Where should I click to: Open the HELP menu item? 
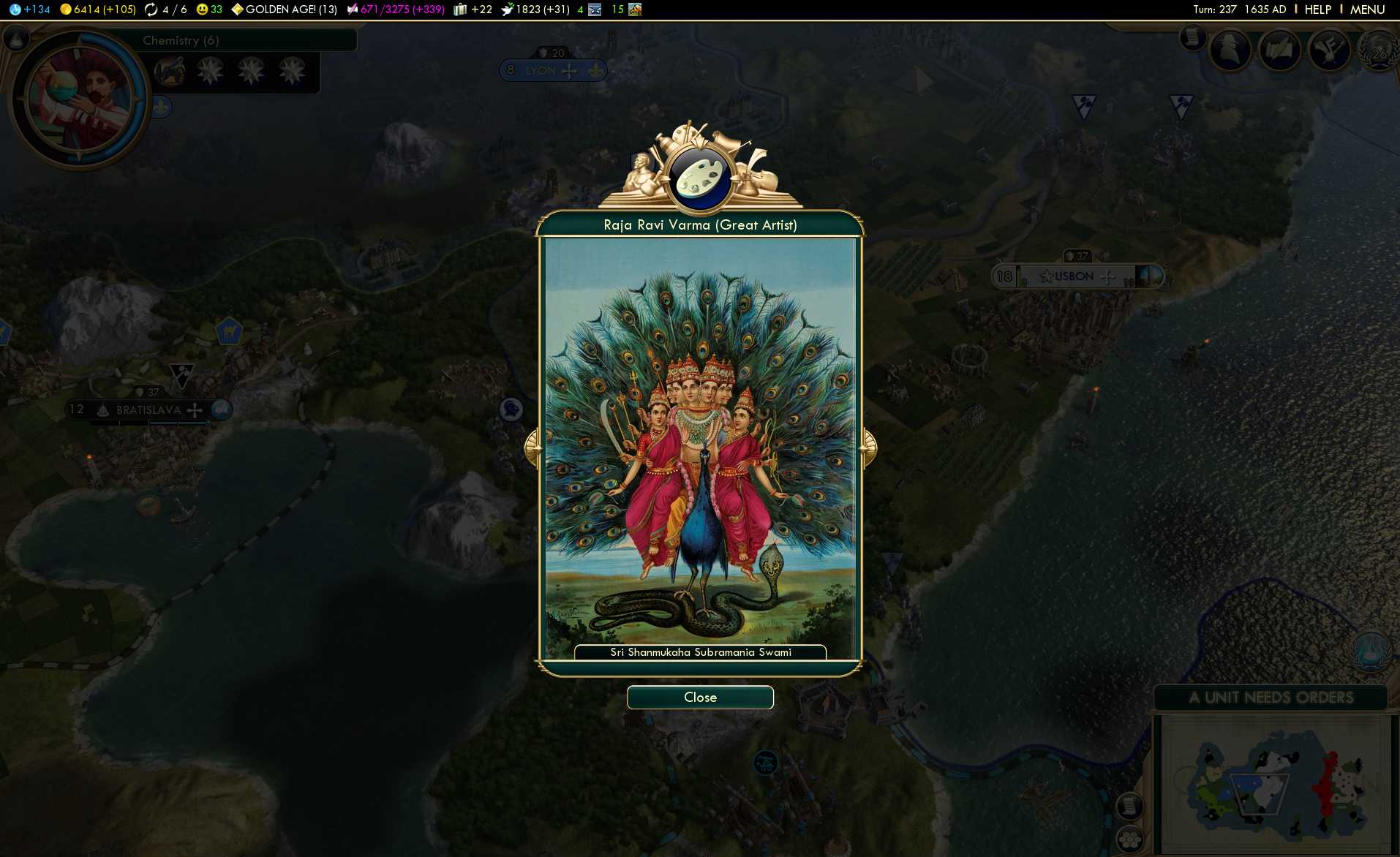1317,10
